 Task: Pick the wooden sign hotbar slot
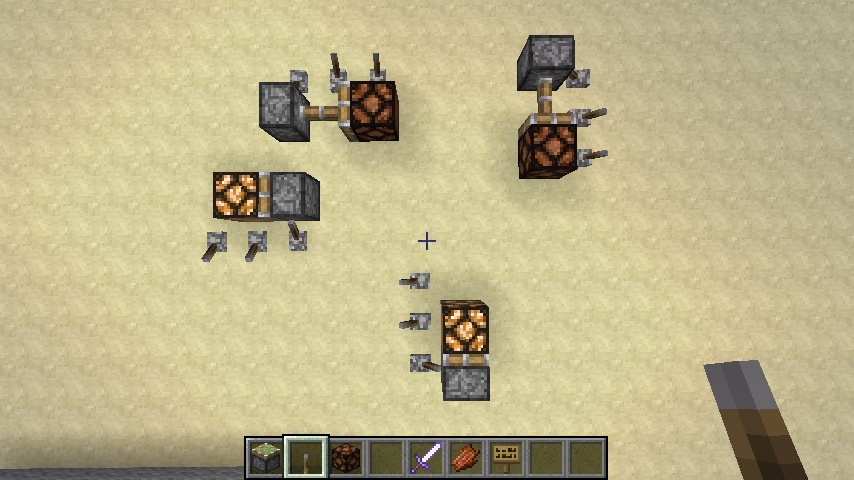click(505, 458)
